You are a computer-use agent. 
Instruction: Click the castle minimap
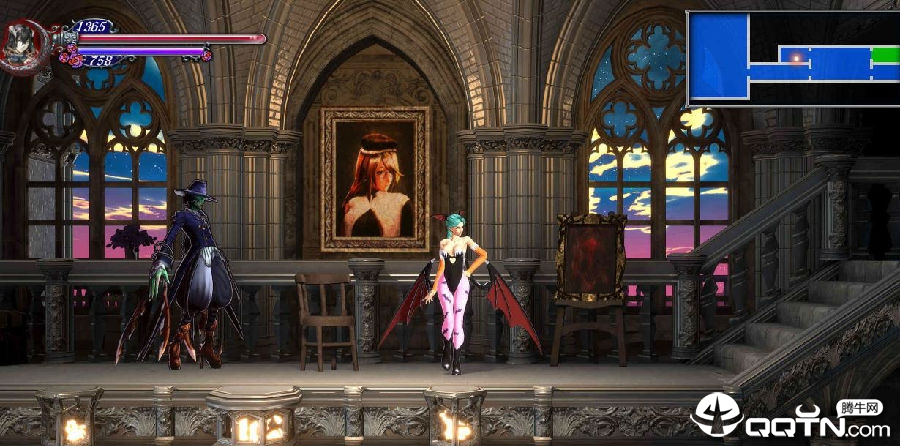[x=793, y=58]
